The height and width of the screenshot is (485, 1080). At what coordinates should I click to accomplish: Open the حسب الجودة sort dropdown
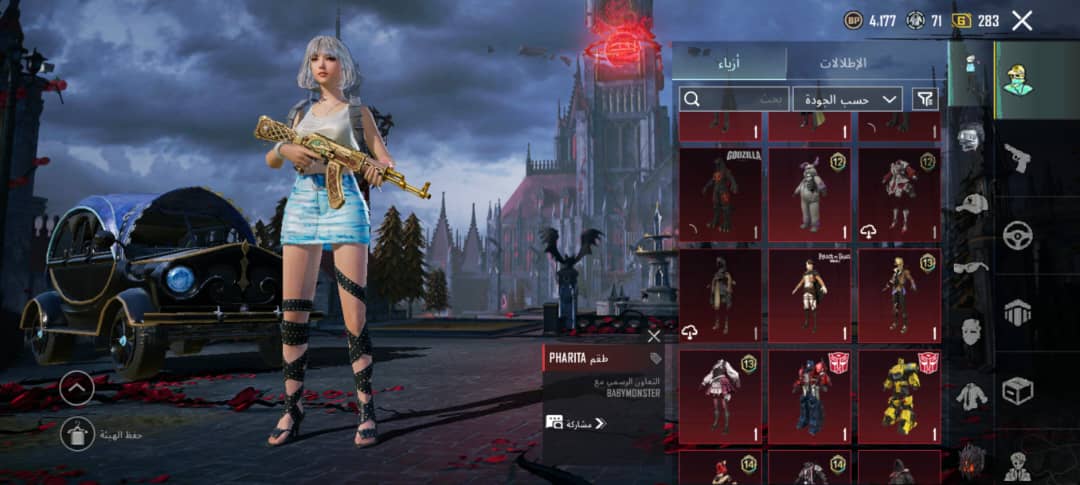(x=848, y=99)
